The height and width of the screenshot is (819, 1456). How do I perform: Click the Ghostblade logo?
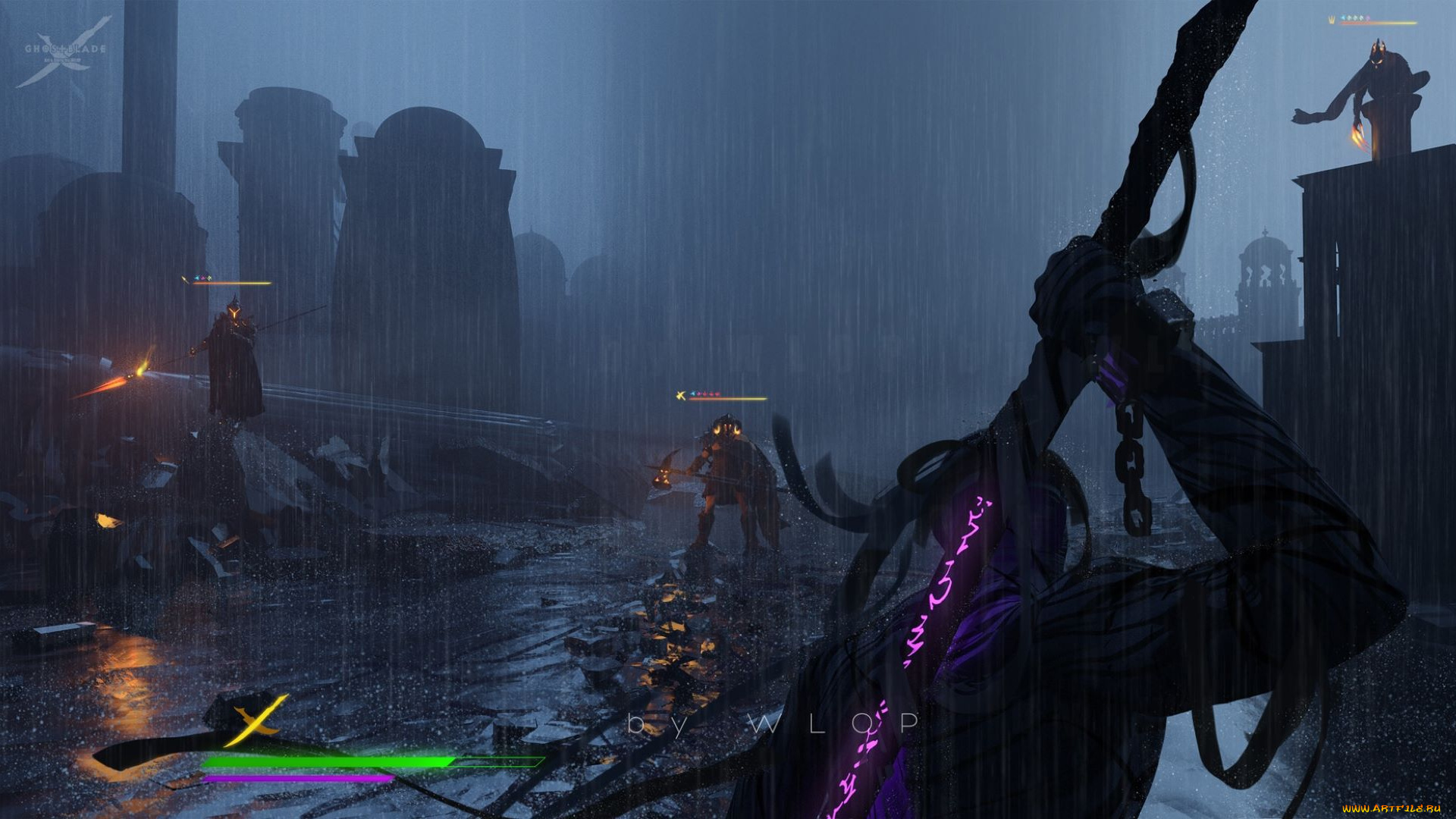click(64, 52)
